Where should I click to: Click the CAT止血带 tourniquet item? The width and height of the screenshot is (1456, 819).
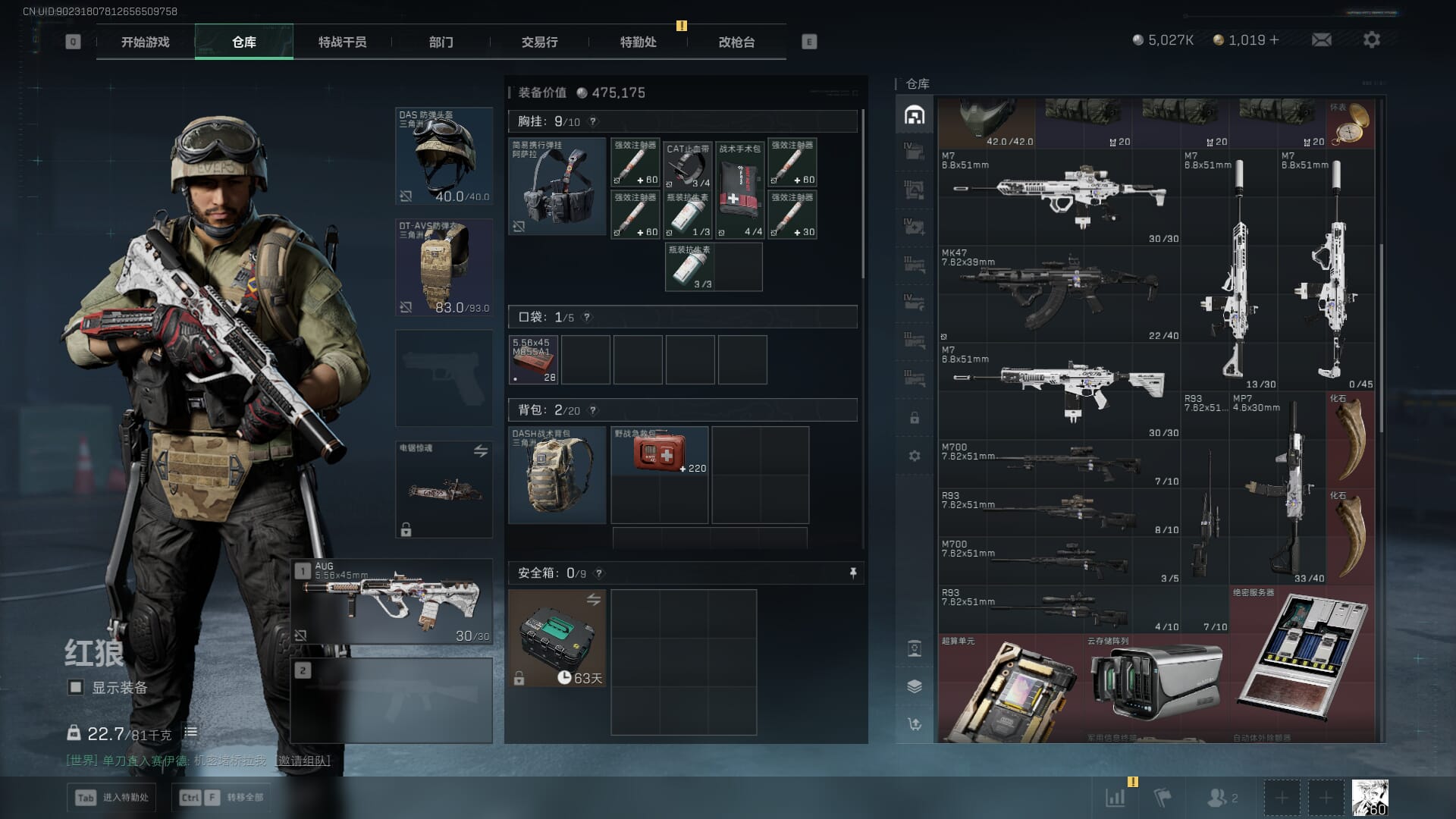coord(688,165)
